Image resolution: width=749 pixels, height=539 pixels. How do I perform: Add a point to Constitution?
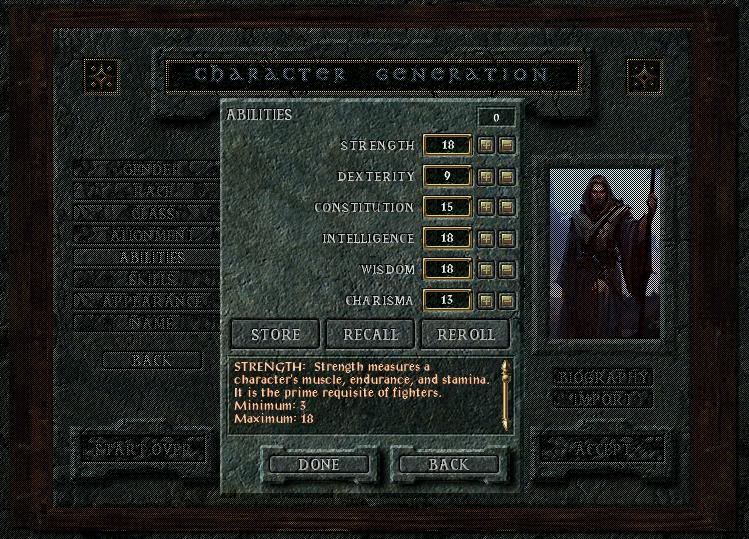[x=486, y=208]
